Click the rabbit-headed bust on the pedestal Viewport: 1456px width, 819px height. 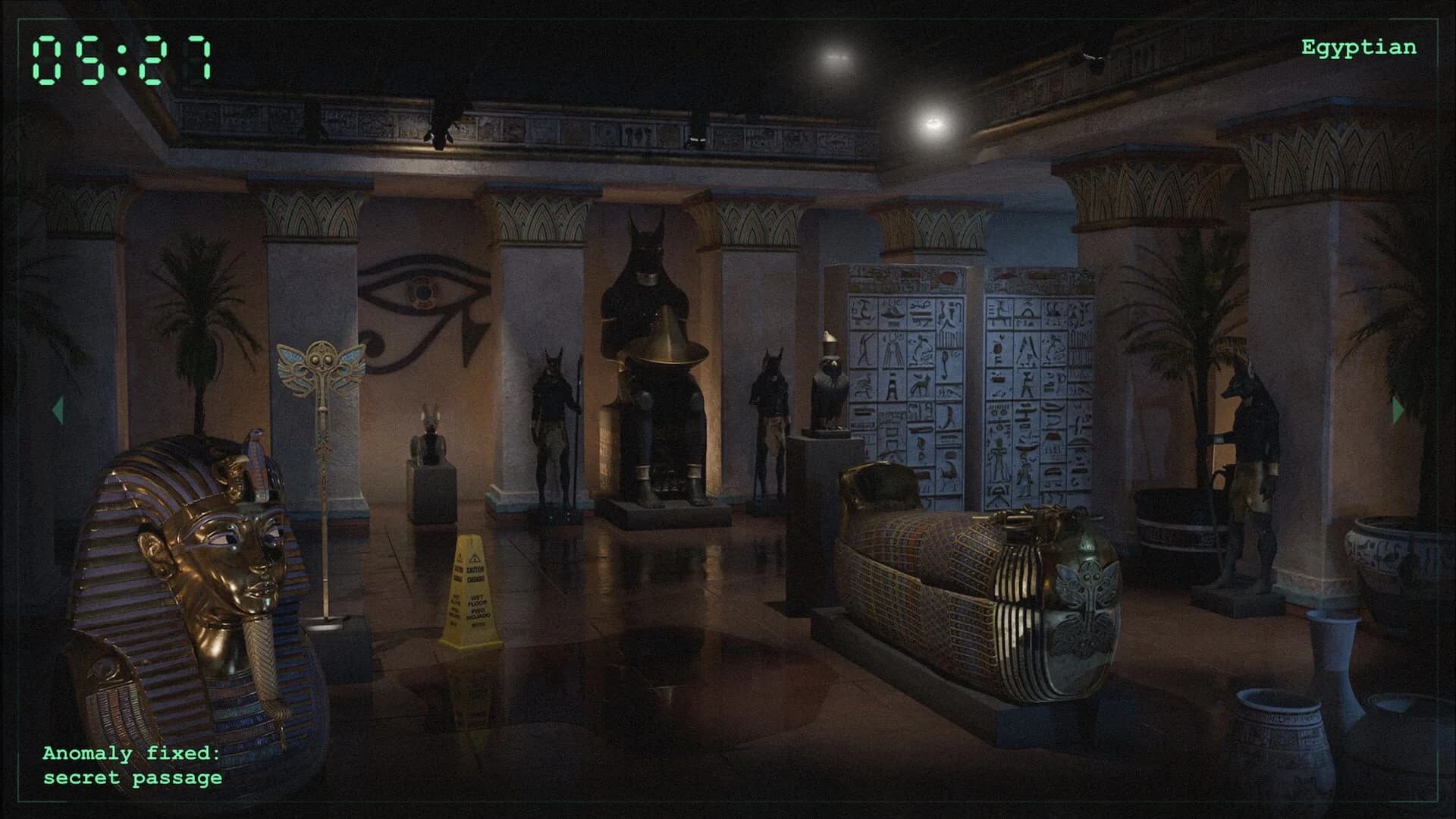430,440
